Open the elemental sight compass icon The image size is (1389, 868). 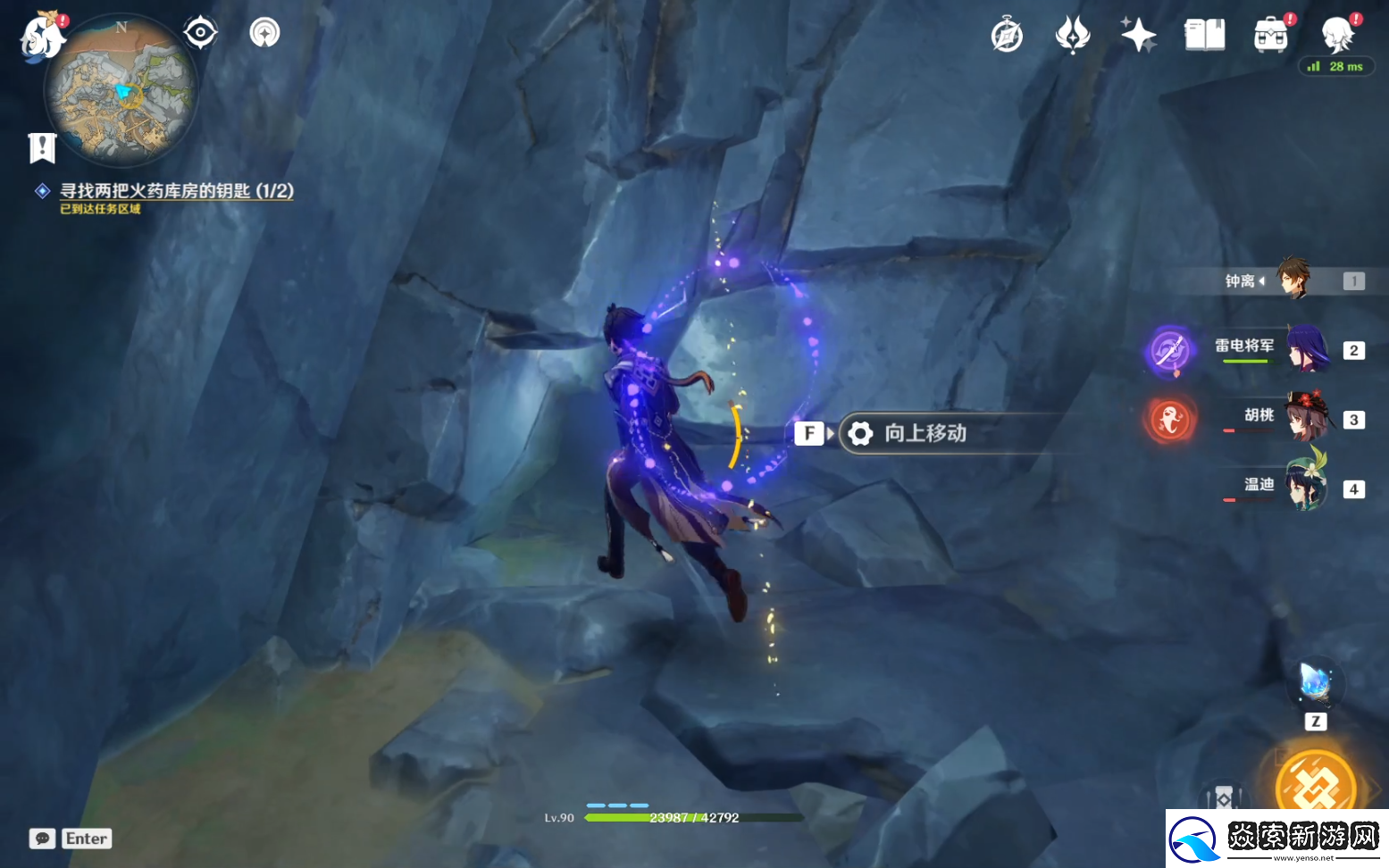point(264,33)
